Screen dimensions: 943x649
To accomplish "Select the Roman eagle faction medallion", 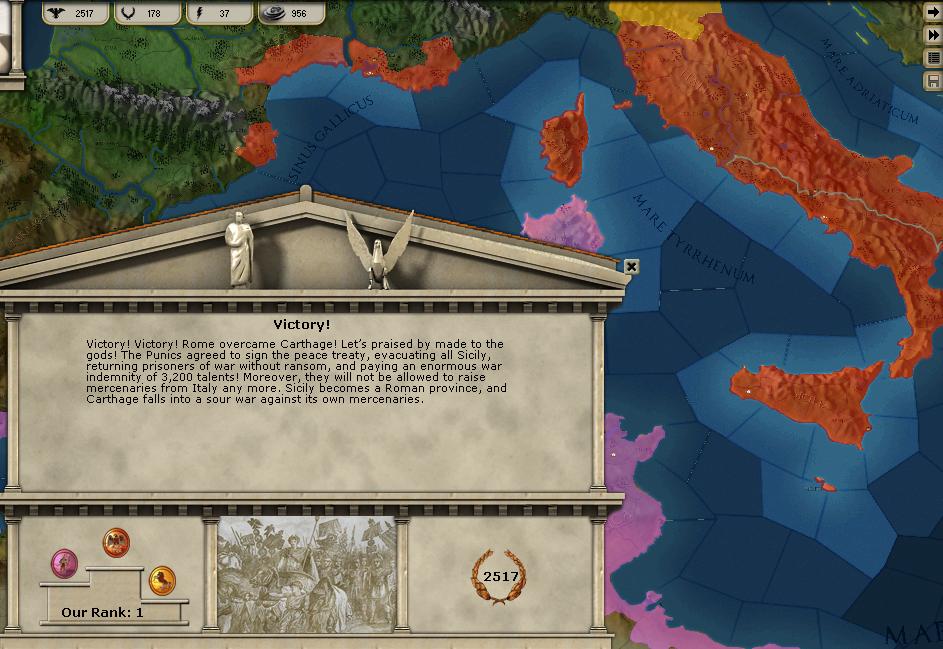I will (x=116, y=542).
